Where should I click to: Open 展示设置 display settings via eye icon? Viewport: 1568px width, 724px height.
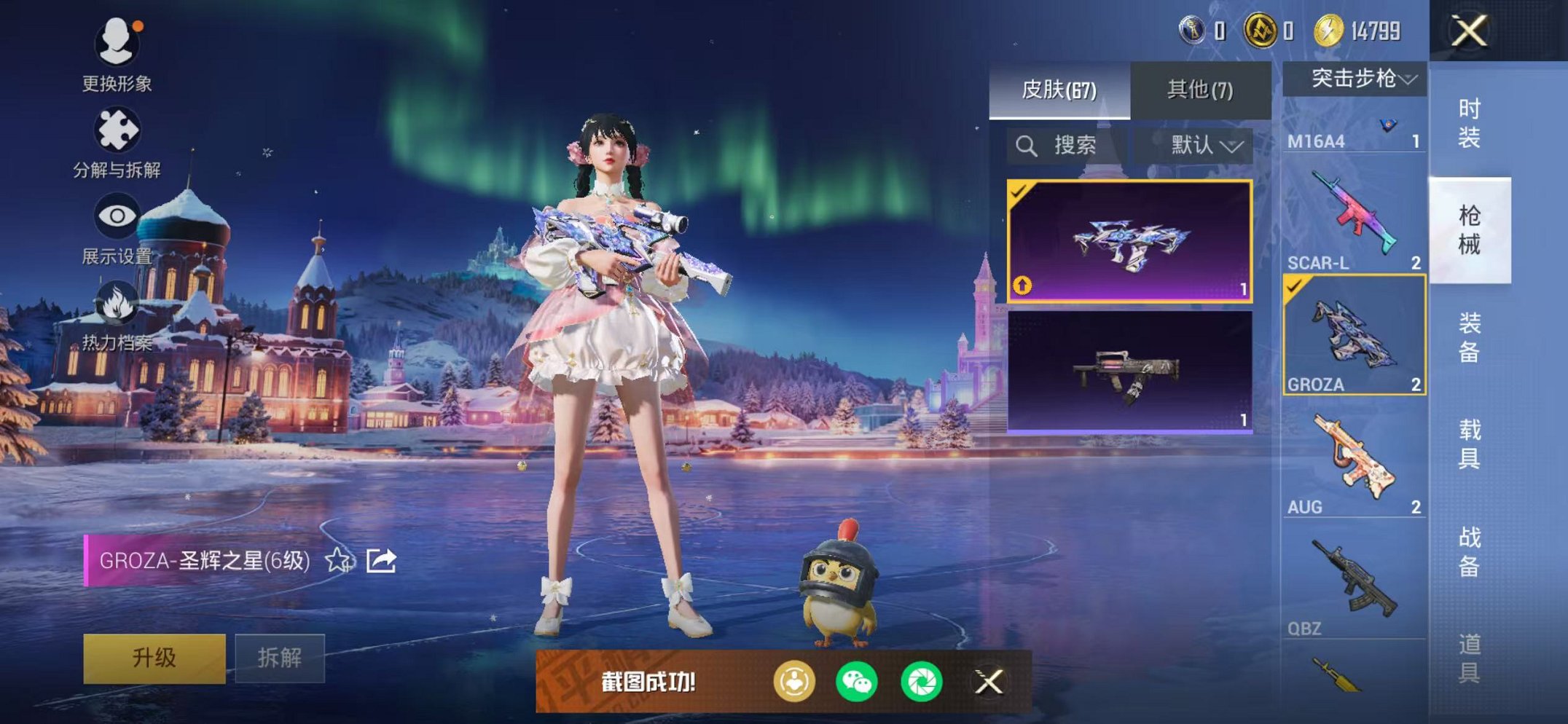coord(117,215)
